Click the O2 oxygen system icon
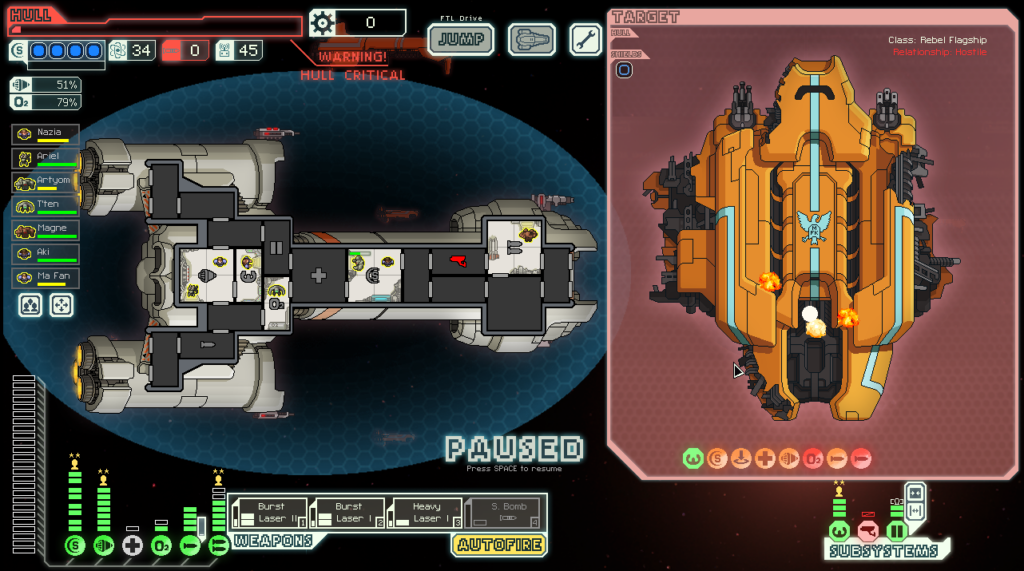The height and width of the screenshot is (571, 1024). [161, 545]
